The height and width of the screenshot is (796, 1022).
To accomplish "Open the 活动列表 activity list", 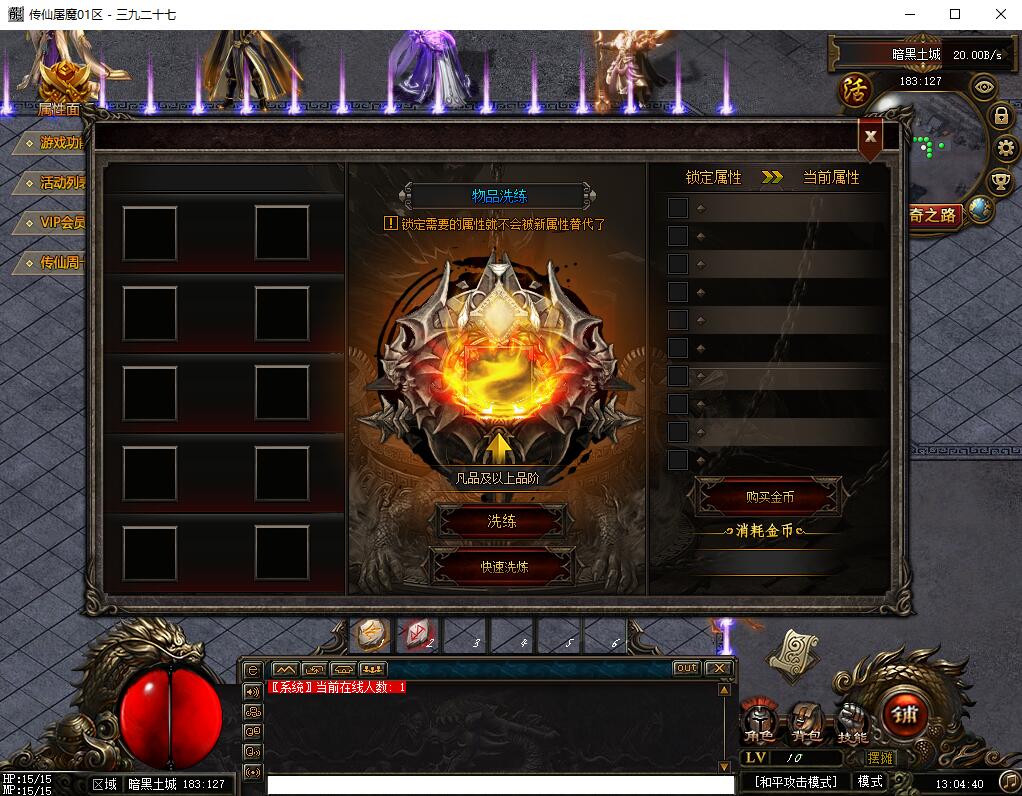I will pyautogui.click(x=60, y=183).
